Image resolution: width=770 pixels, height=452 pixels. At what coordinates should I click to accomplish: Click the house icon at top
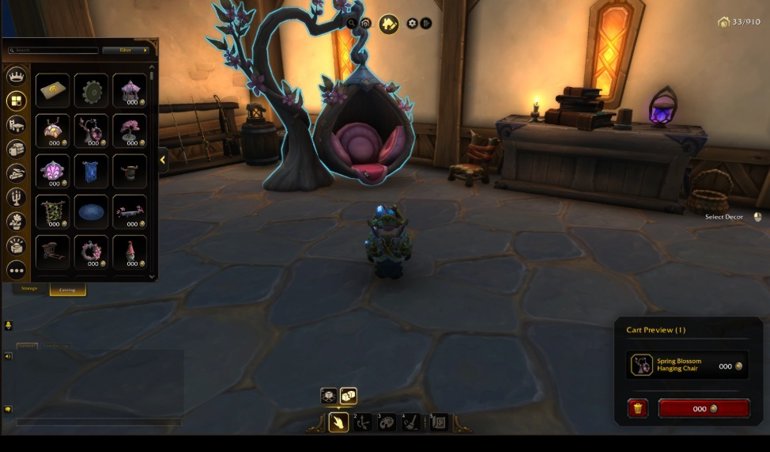tap(388, 23)
